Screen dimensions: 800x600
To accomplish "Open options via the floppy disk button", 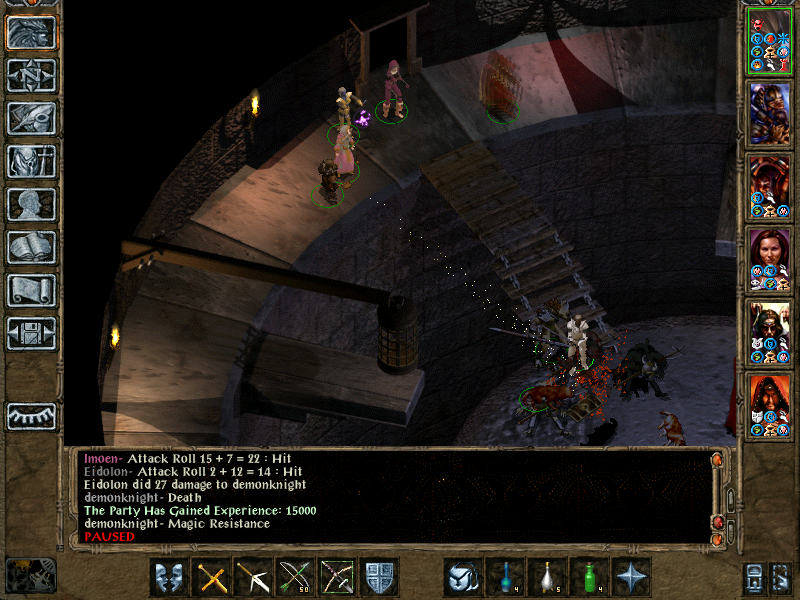I will [32, 333].
